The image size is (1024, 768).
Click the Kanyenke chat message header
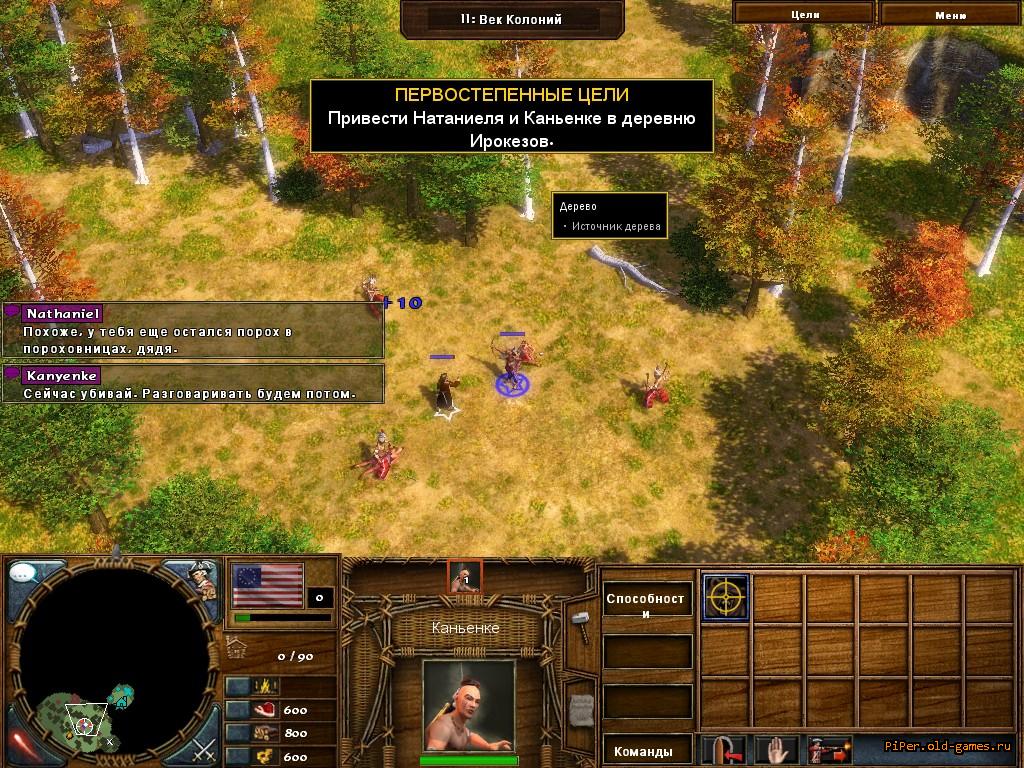61,375
